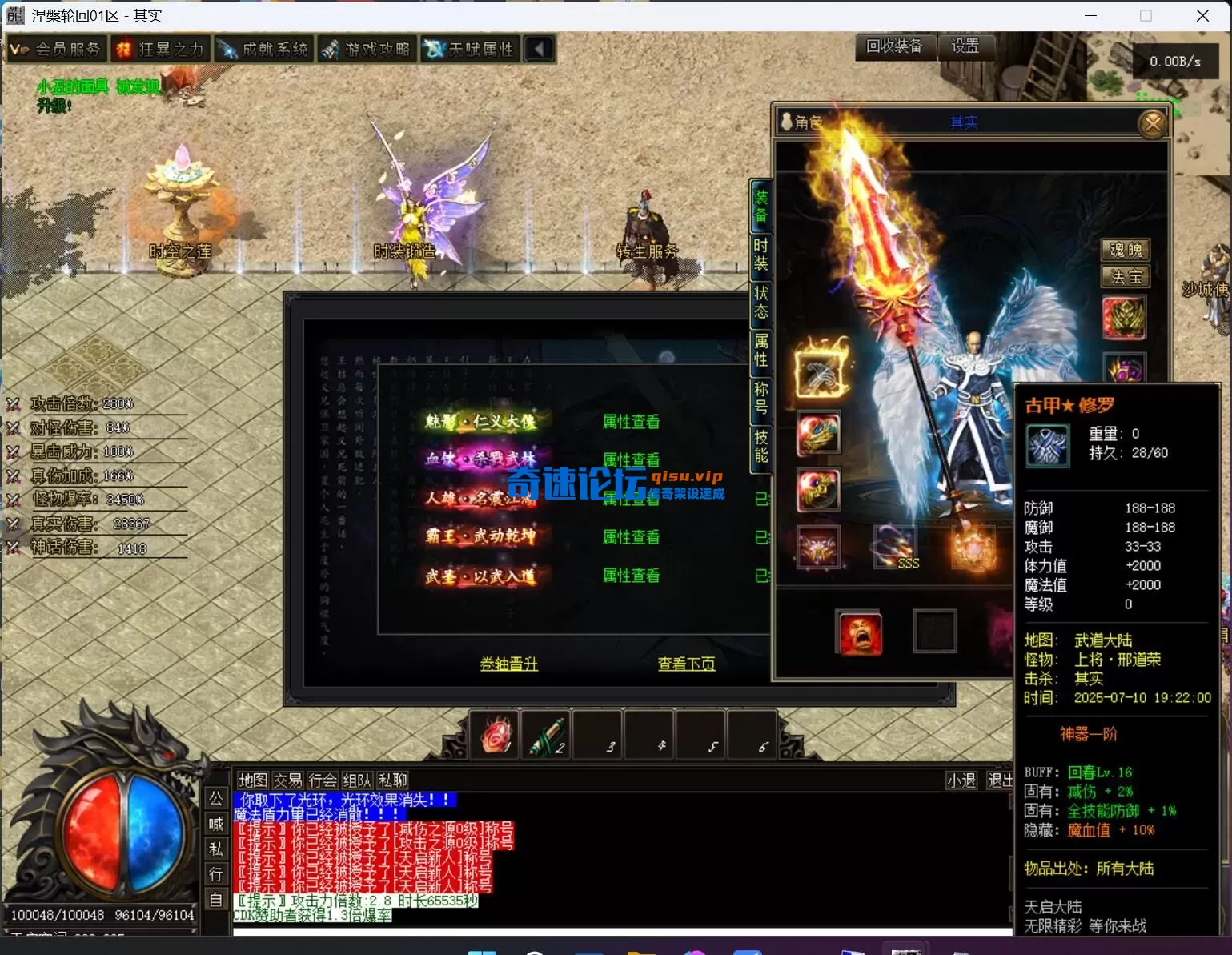Open the 狂暴之力 menu
Viewport: 1232px width, 955px height.
160,50
